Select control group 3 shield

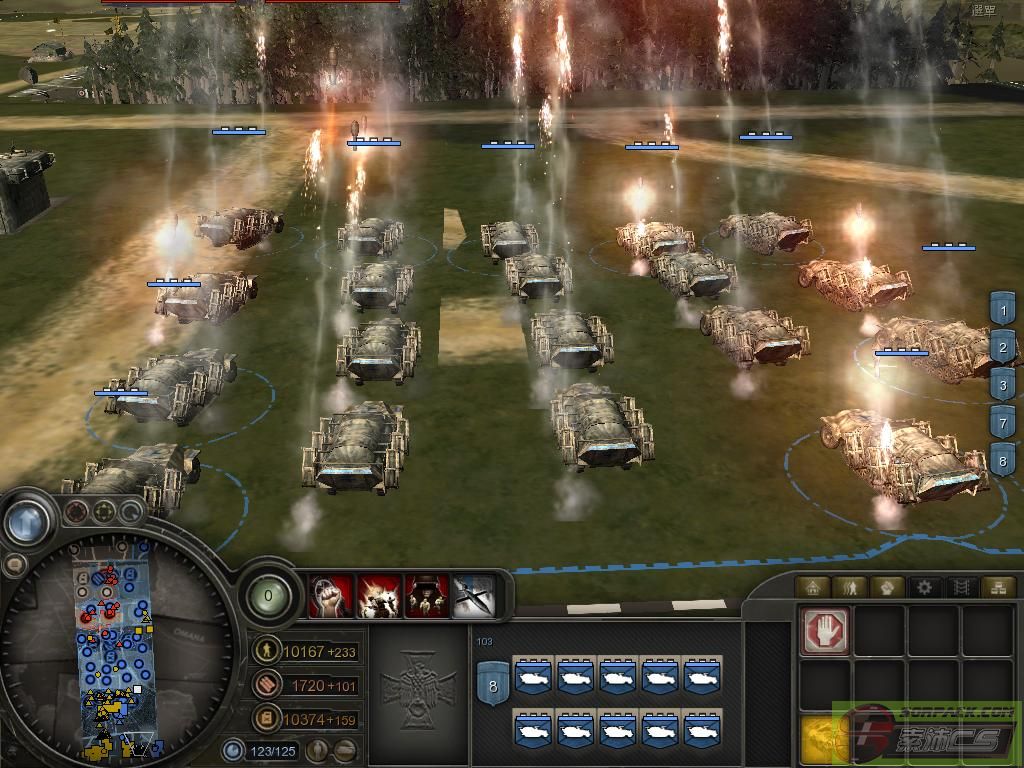(1002, 384)
